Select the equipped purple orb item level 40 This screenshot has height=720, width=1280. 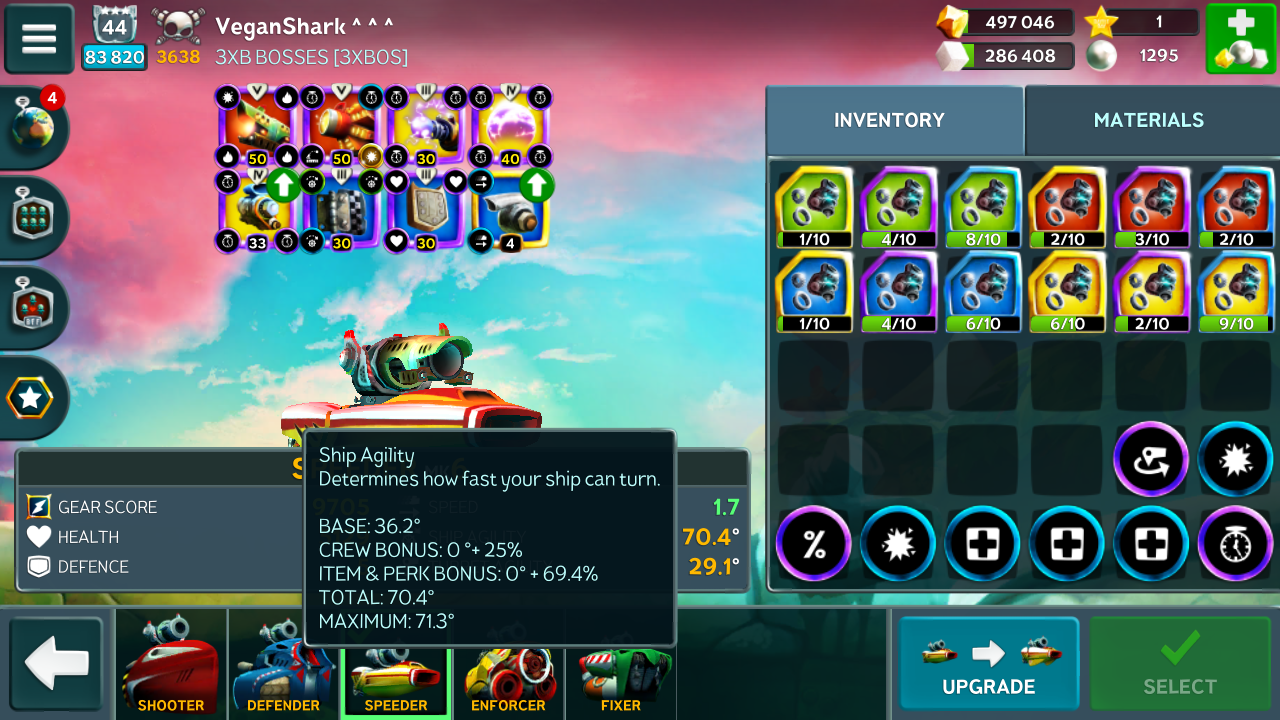pos(510,126)
